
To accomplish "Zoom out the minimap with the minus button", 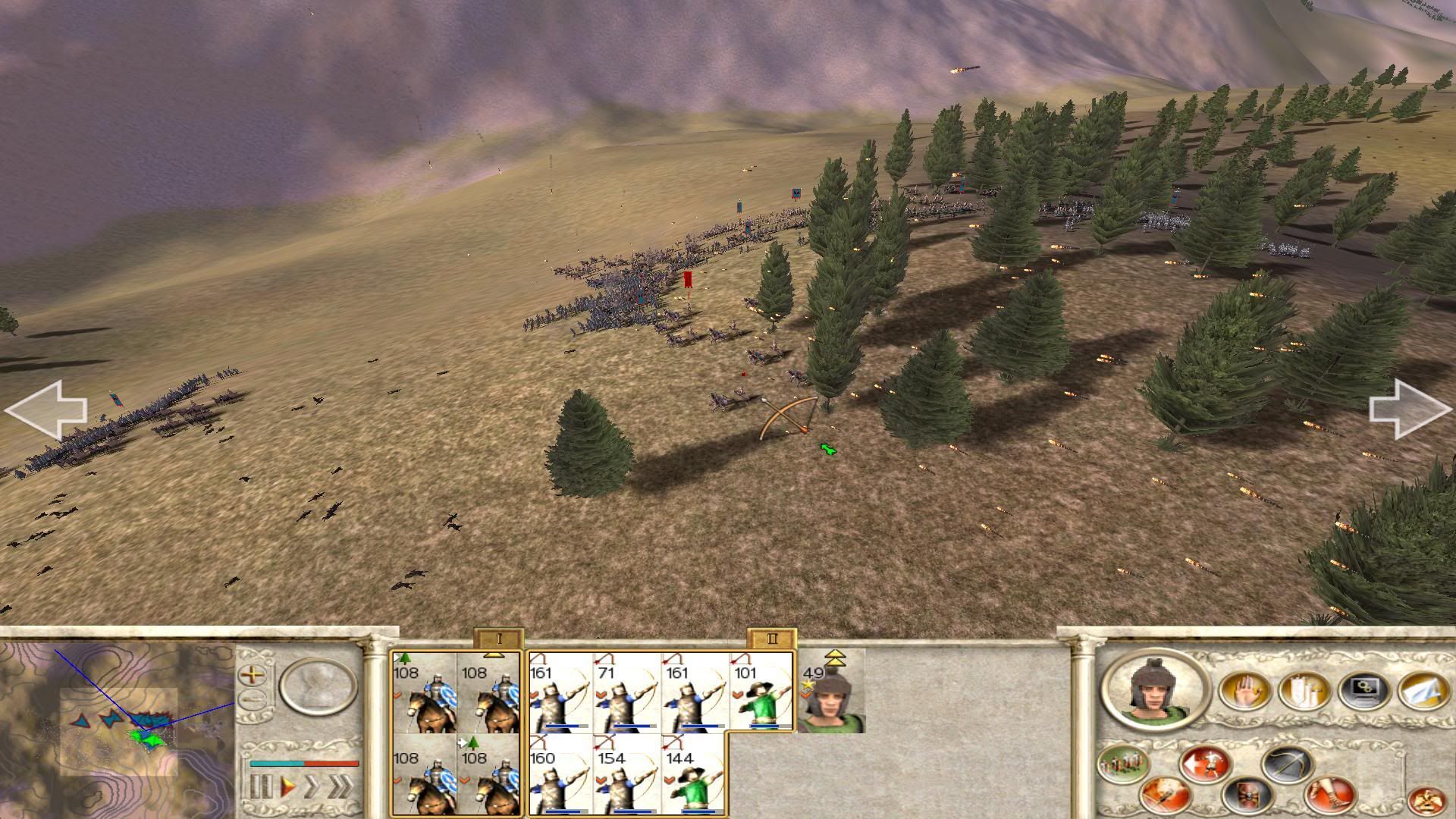I will tap(253, 700).
